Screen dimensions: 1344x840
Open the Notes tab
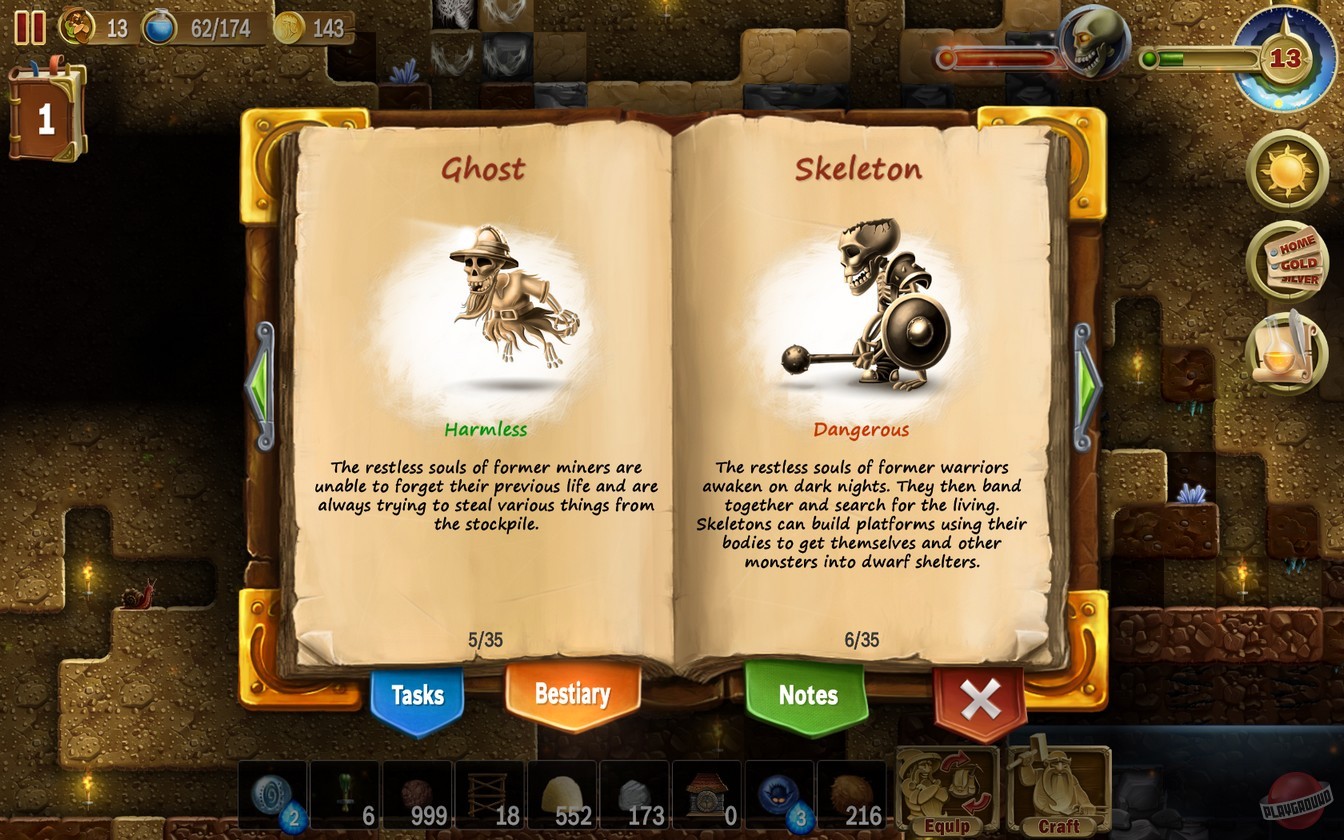pos(806,694)
